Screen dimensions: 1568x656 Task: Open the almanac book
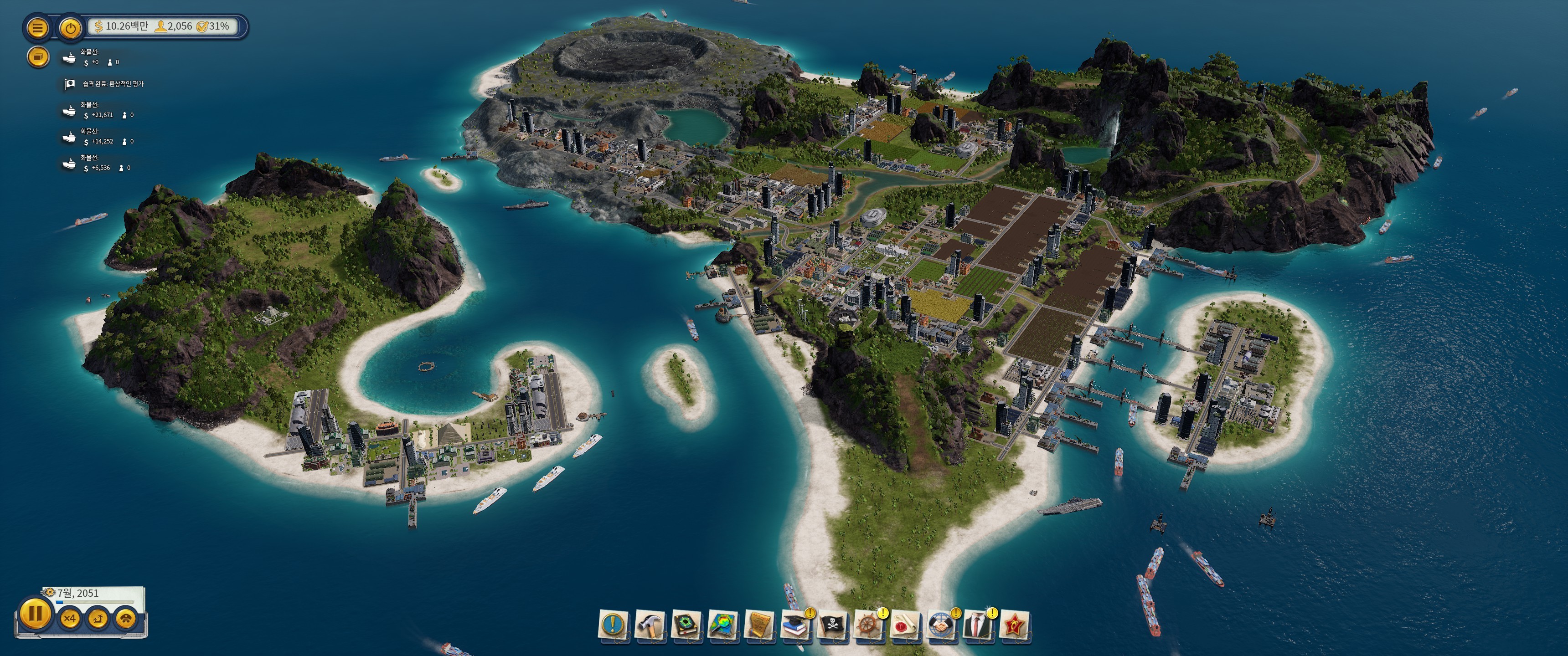[686, 625]
